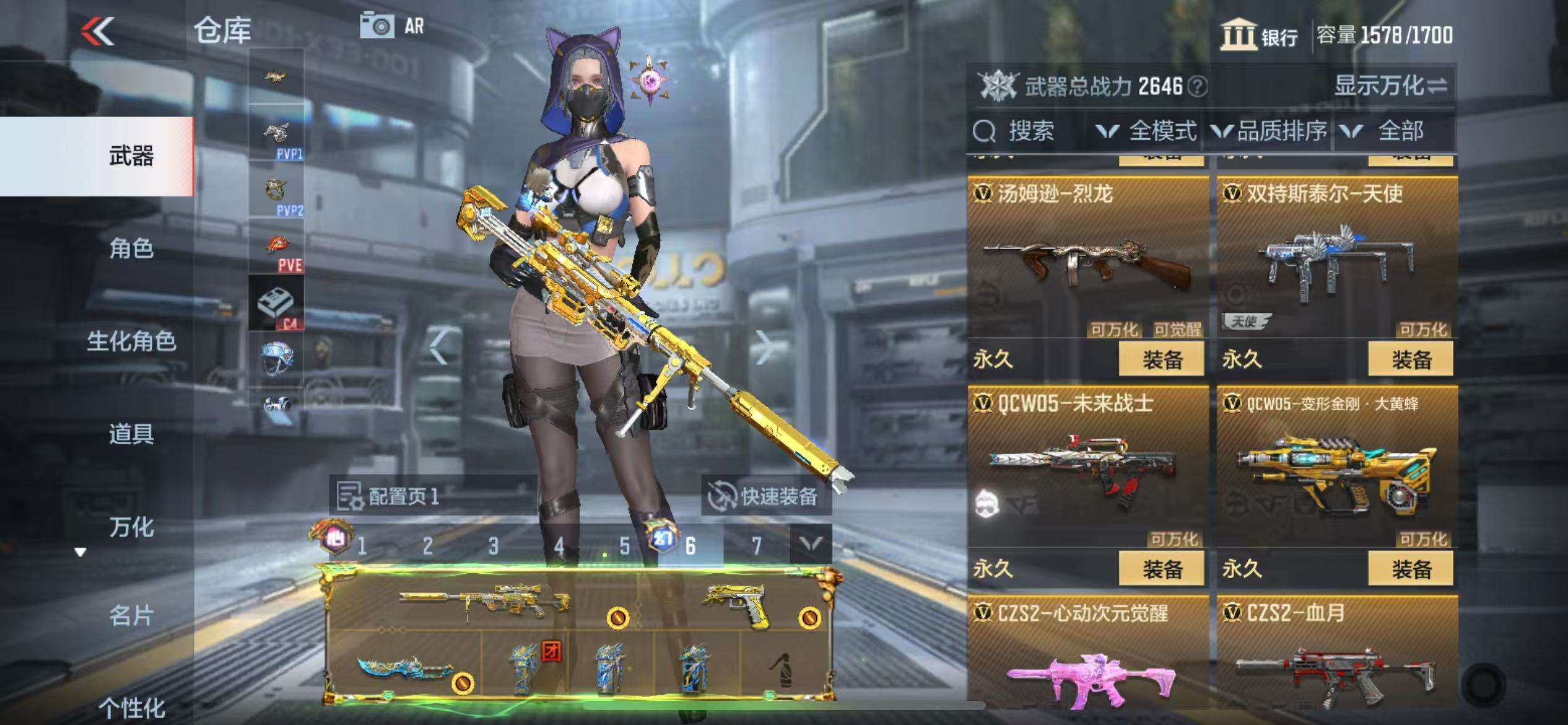Select the 武器 weapons category
Viewport: 1568px width, 725px height.
point(131,156)
